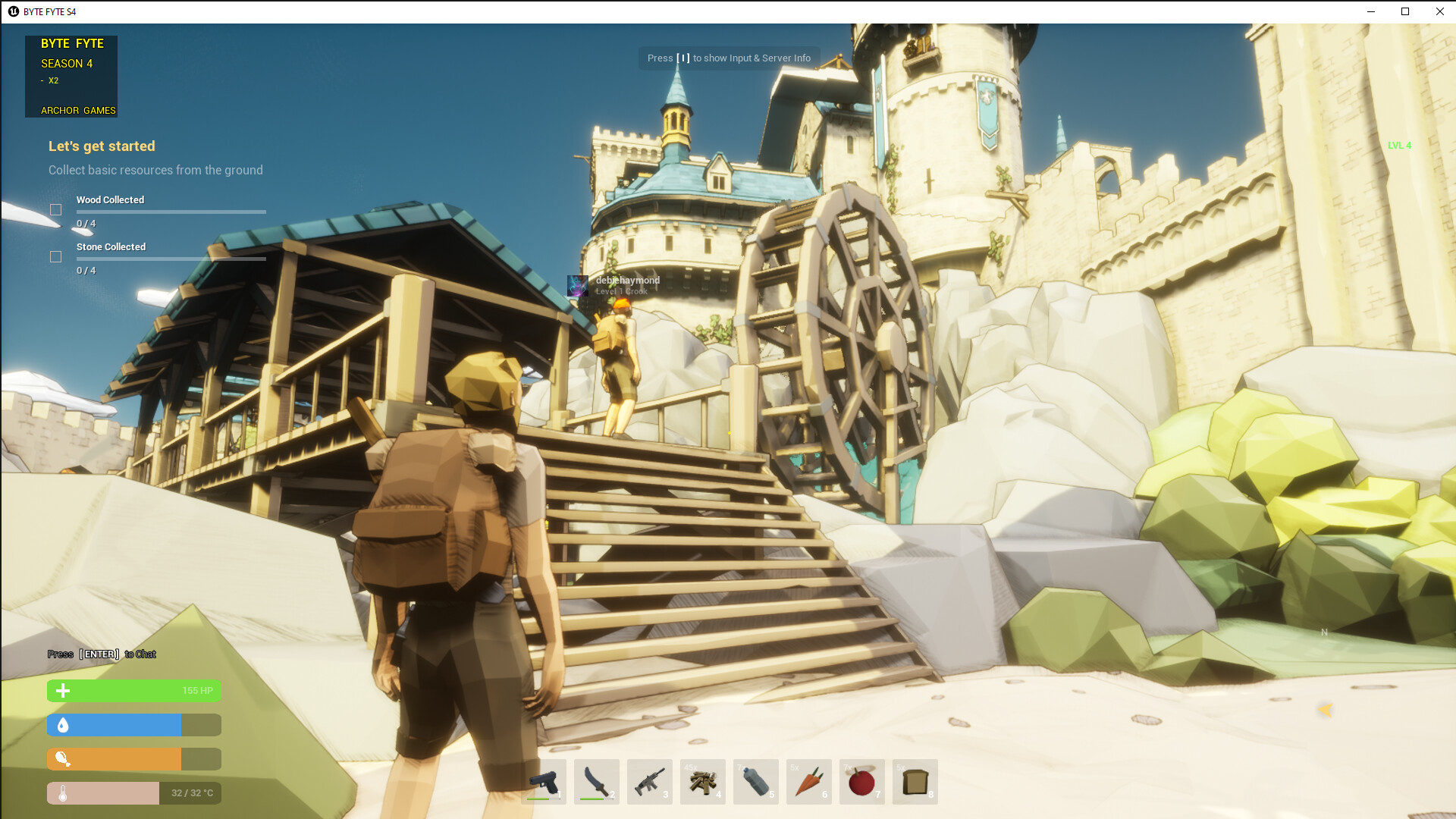Select the water bottle in slot 5

tap(755, 781)
